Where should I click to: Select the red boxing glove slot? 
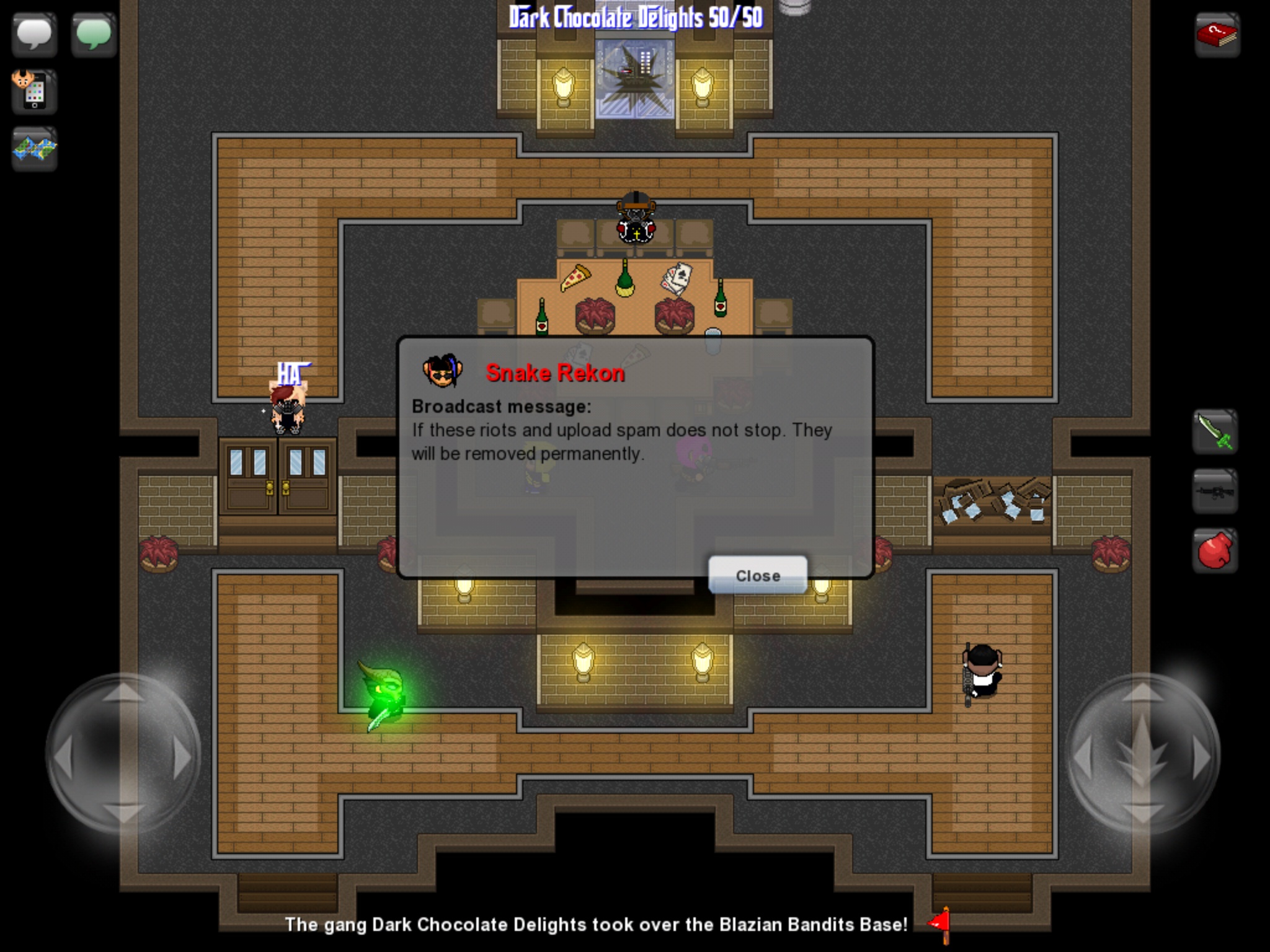click(x=1215, y=550)
